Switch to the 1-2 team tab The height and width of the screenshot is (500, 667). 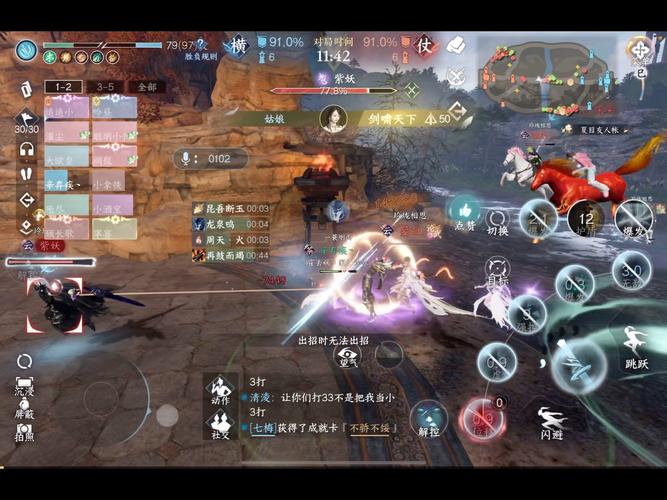coord(64,87)
